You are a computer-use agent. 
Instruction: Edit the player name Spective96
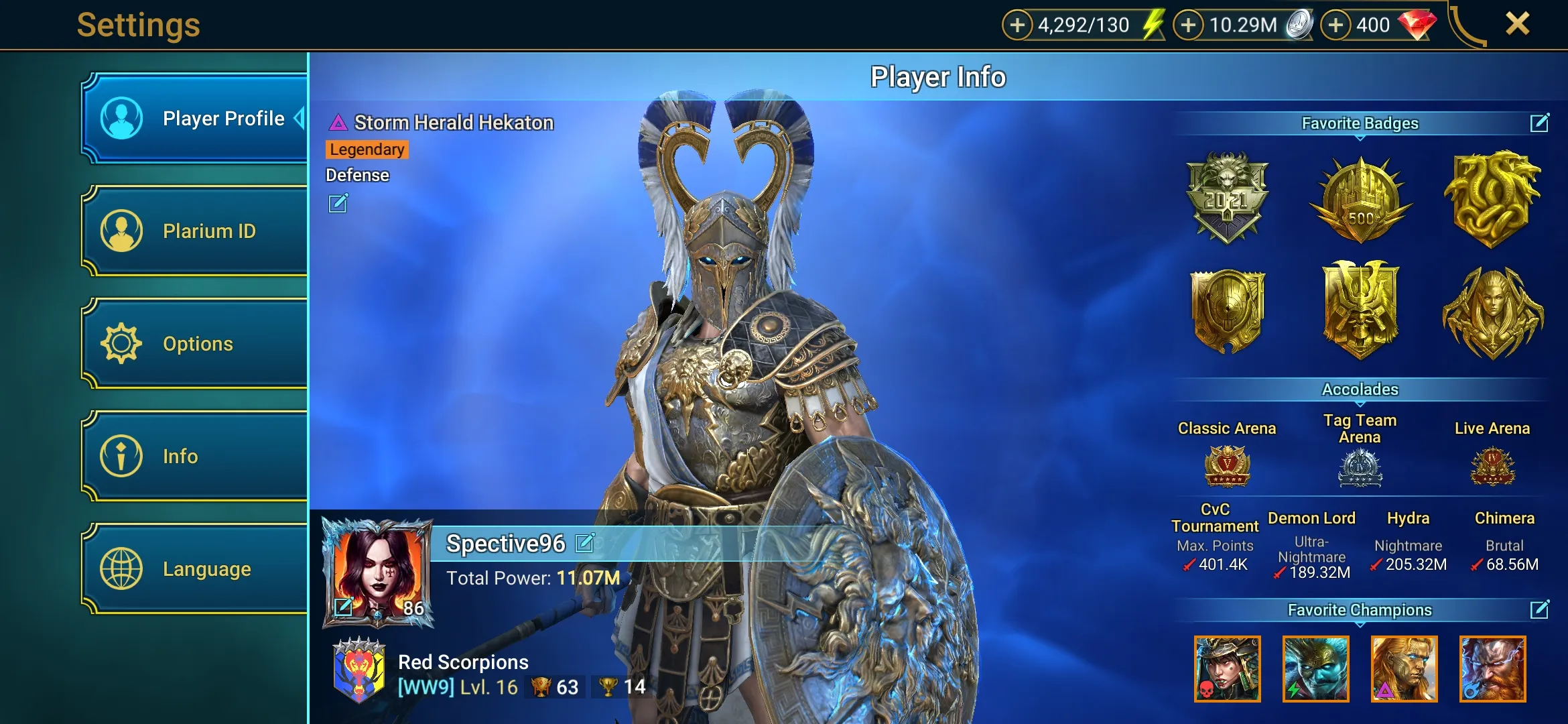click(x=585, y=543)
